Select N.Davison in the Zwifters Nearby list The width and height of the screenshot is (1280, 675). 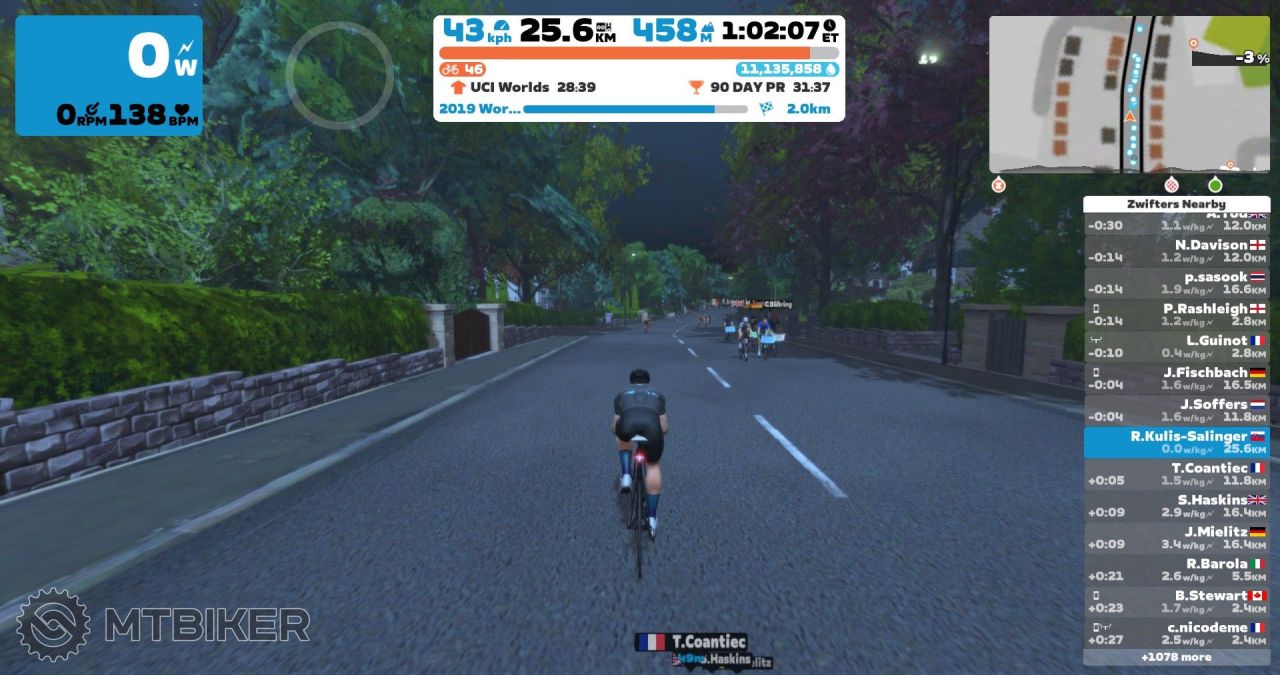coord(1176,251)
